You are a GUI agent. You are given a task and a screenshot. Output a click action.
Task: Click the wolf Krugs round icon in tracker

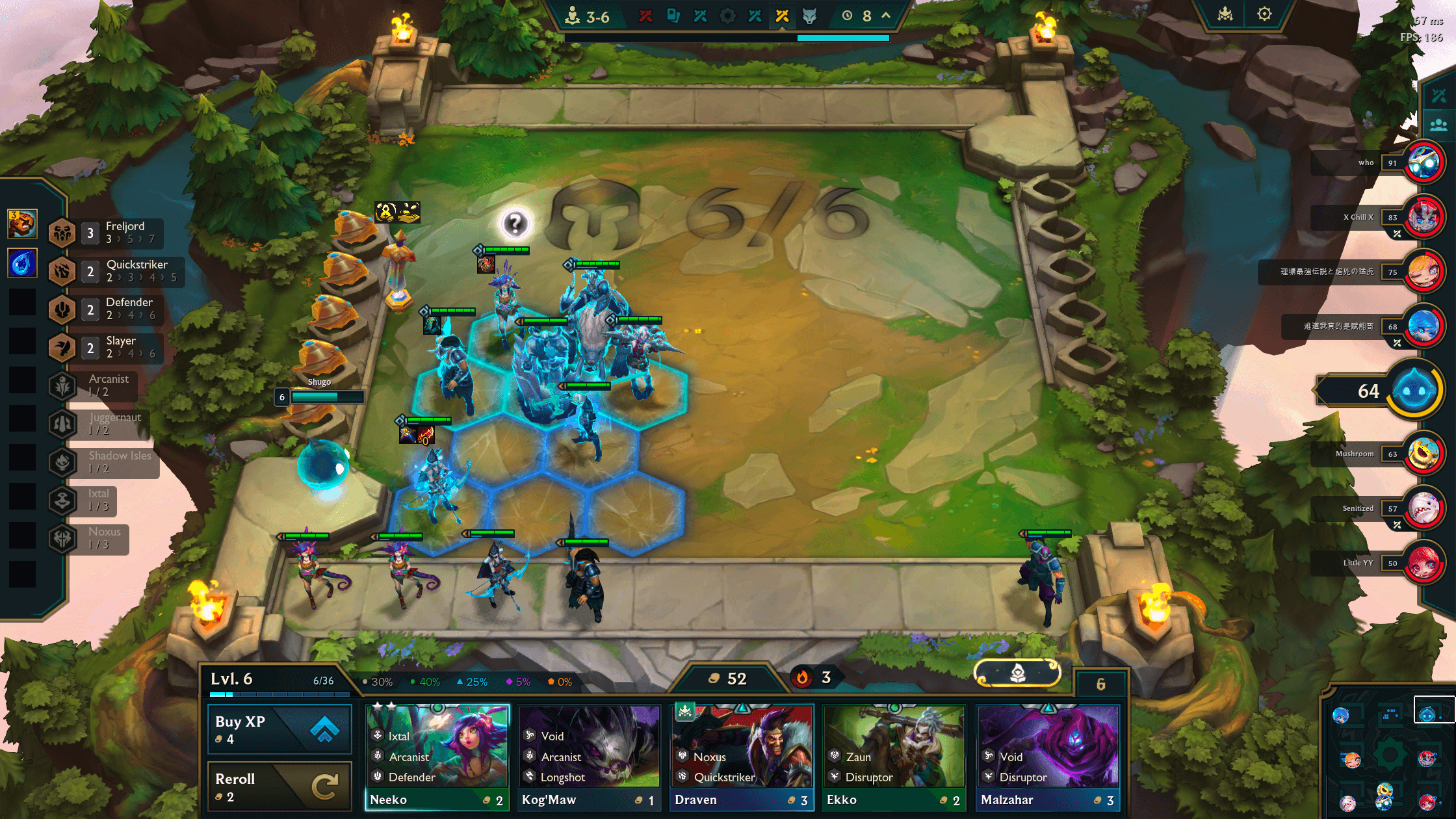click(809, 16)
